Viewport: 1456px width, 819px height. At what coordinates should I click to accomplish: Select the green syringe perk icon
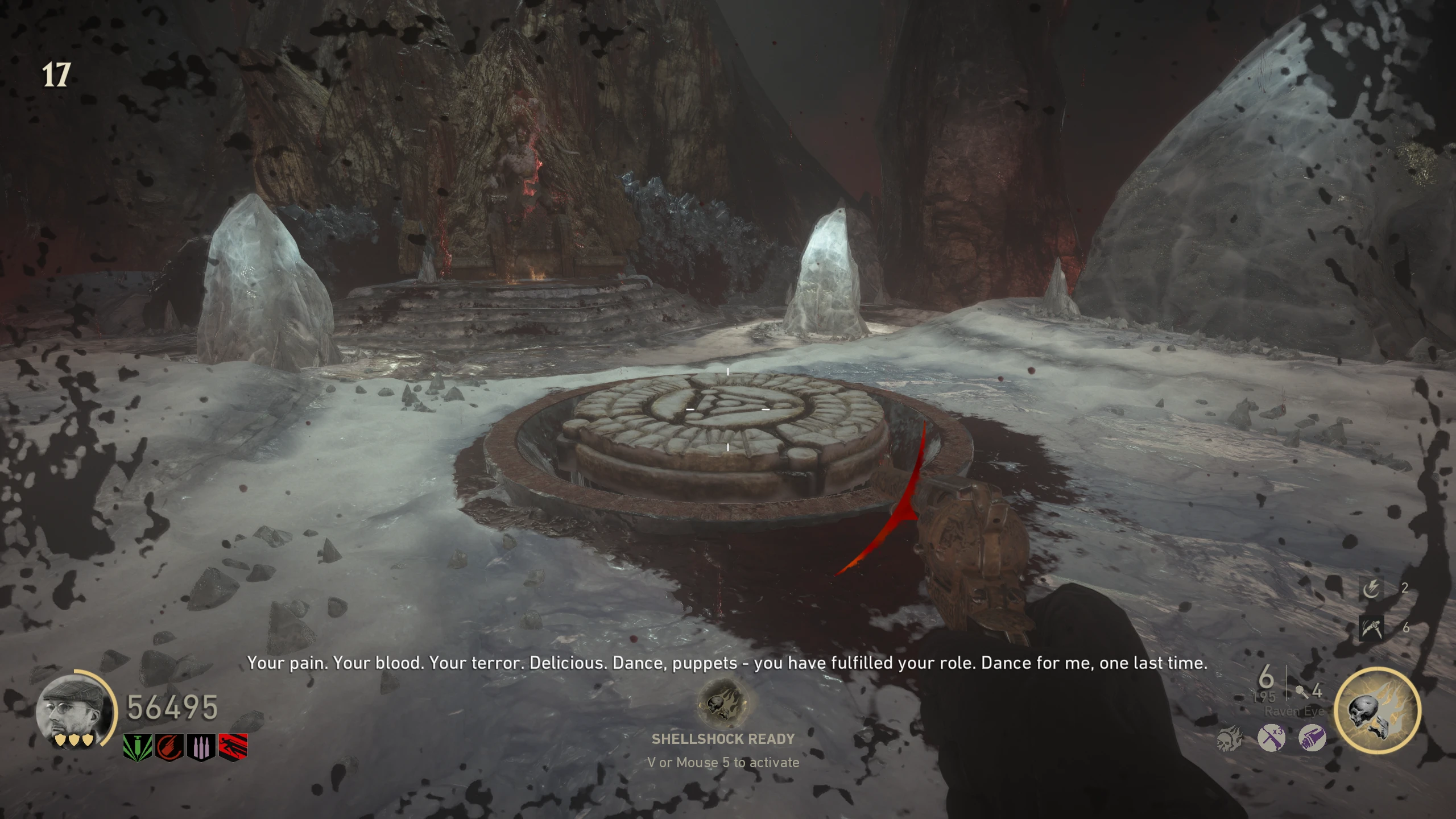click(x=138, y=746)
